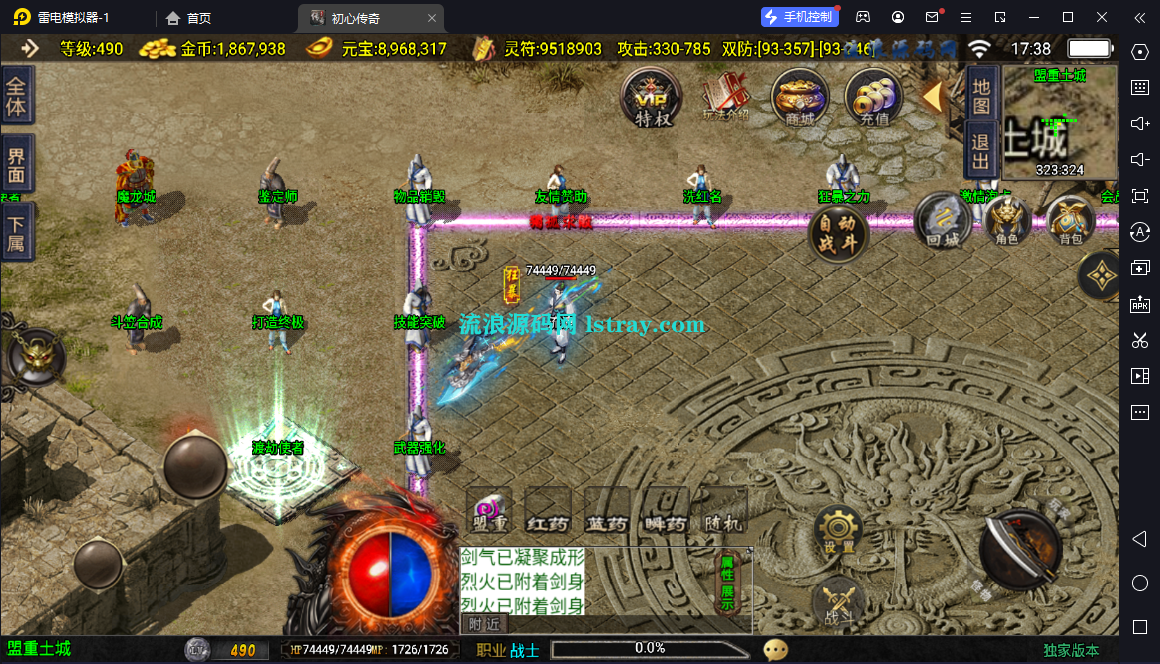
Task: Open the VIP 特权 privileges menu
Action: click(652, 97)
